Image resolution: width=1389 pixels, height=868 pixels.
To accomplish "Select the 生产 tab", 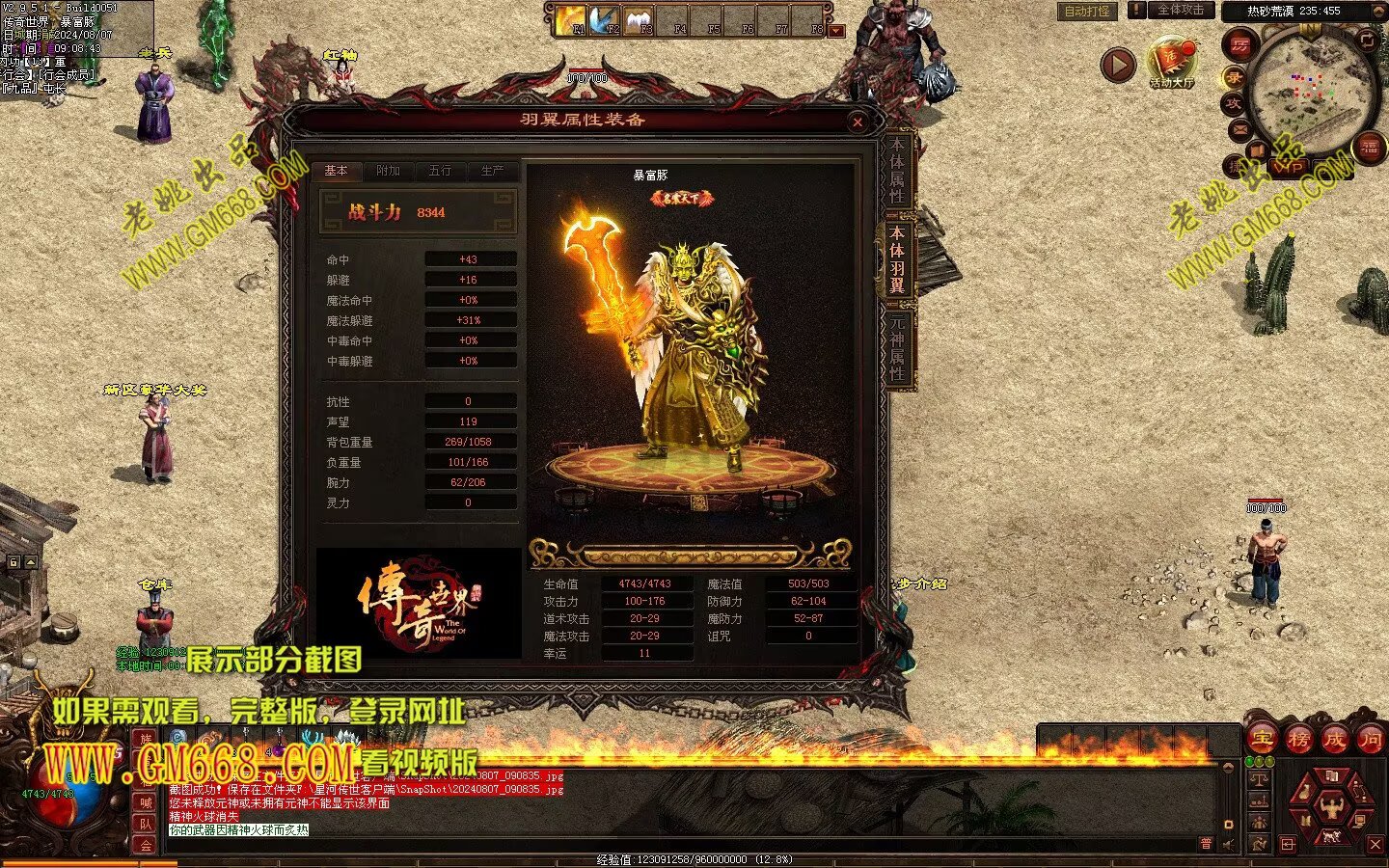I will click(492, 171).
